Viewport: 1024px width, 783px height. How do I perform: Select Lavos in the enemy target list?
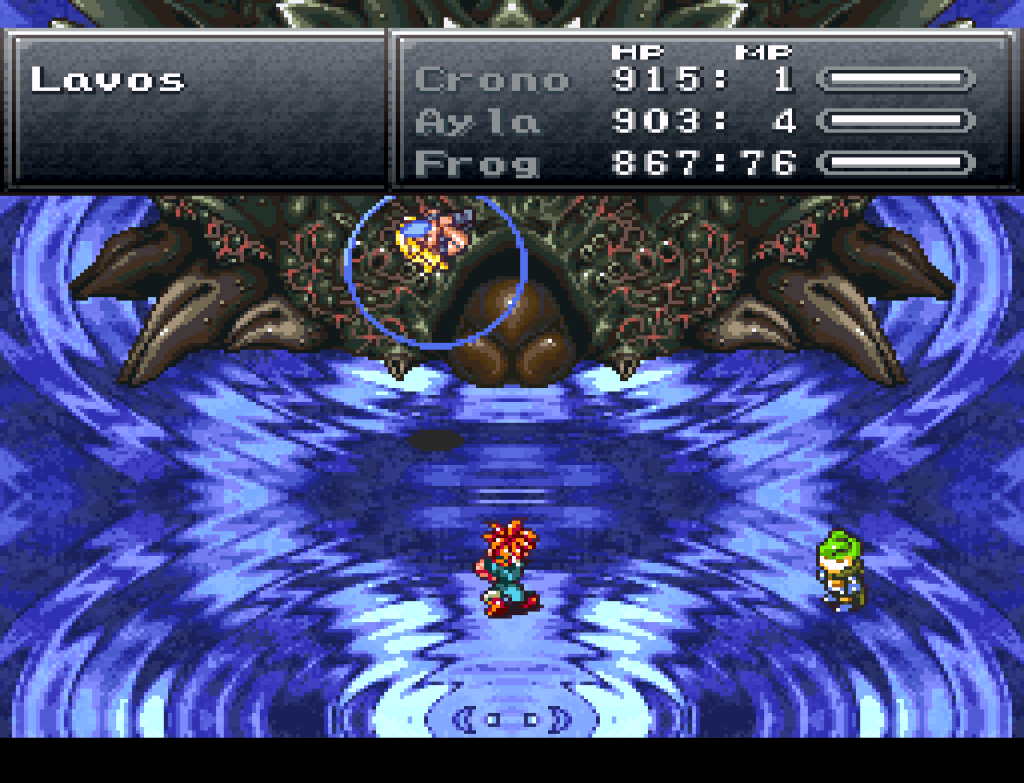coord(108,80)
